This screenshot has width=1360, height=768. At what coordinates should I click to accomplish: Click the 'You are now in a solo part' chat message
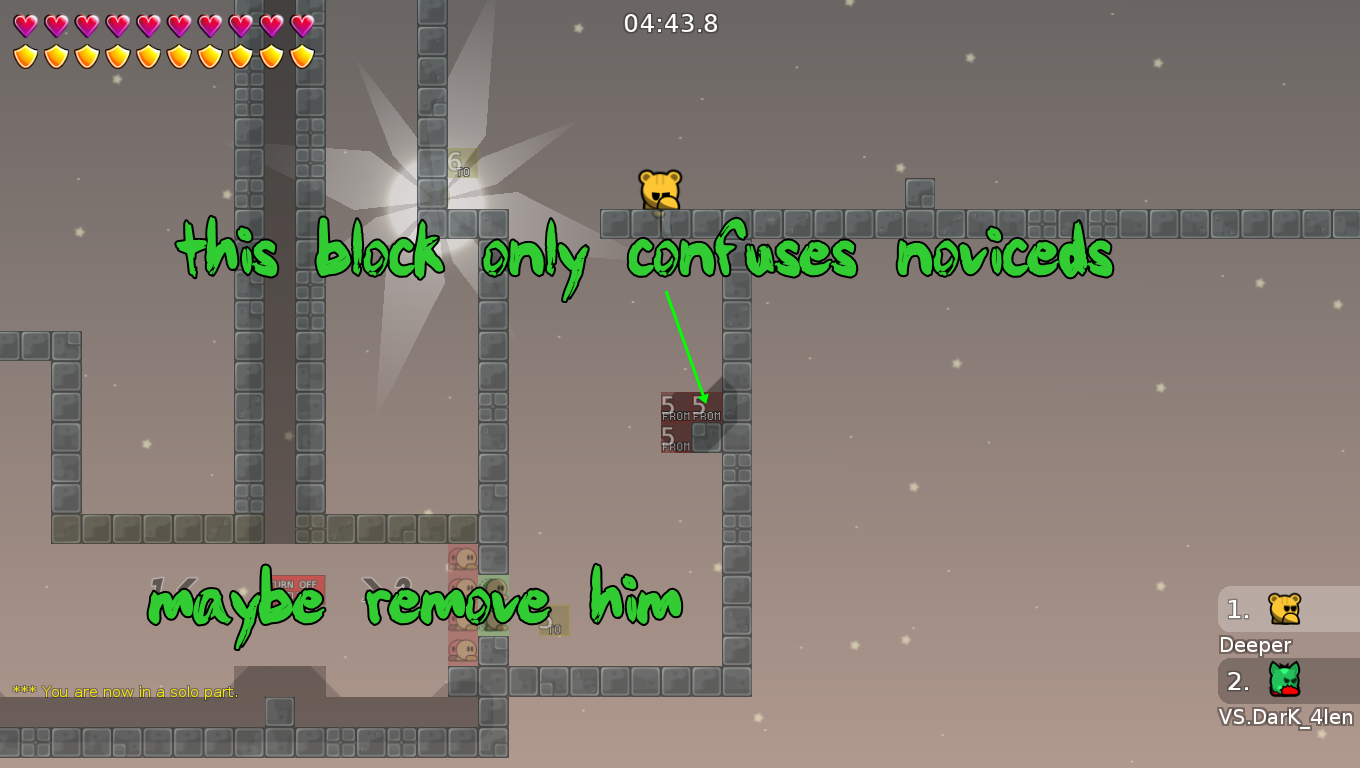tap(126, 691)
